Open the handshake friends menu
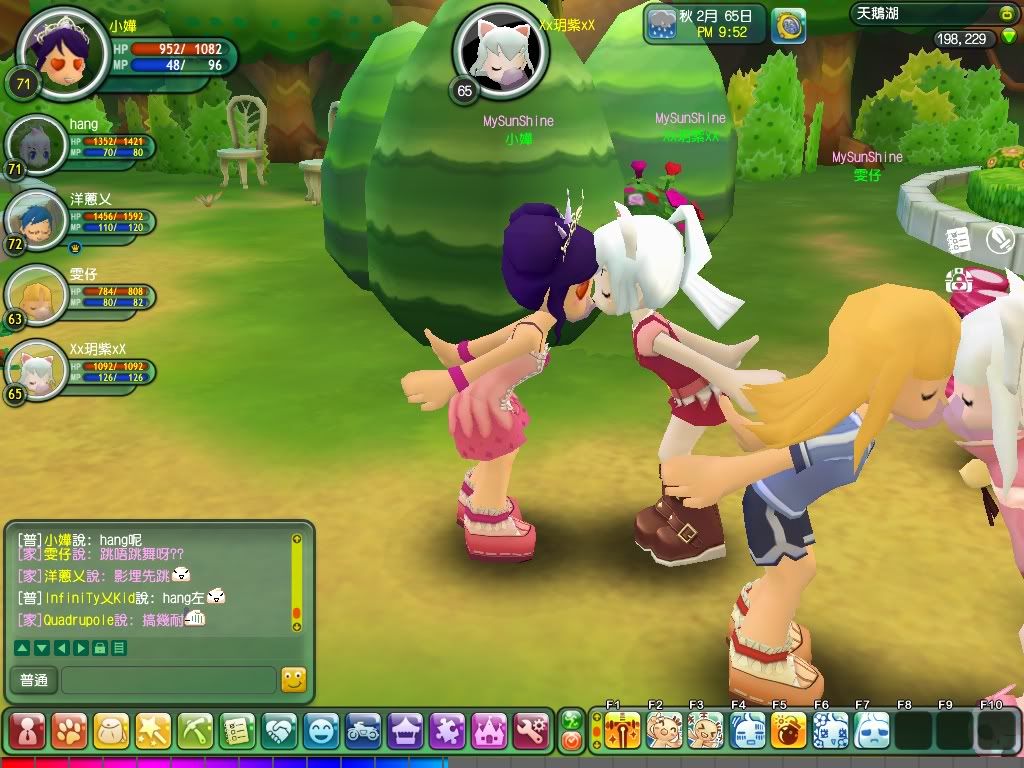 279,731
